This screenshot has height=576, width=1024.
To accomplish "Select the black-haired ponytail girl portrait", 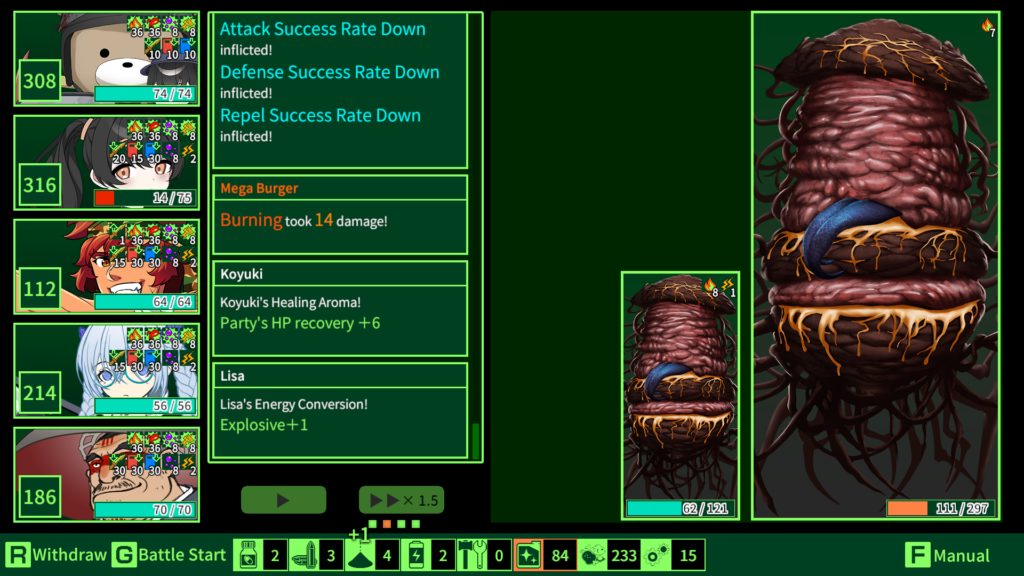I will 106,162.
